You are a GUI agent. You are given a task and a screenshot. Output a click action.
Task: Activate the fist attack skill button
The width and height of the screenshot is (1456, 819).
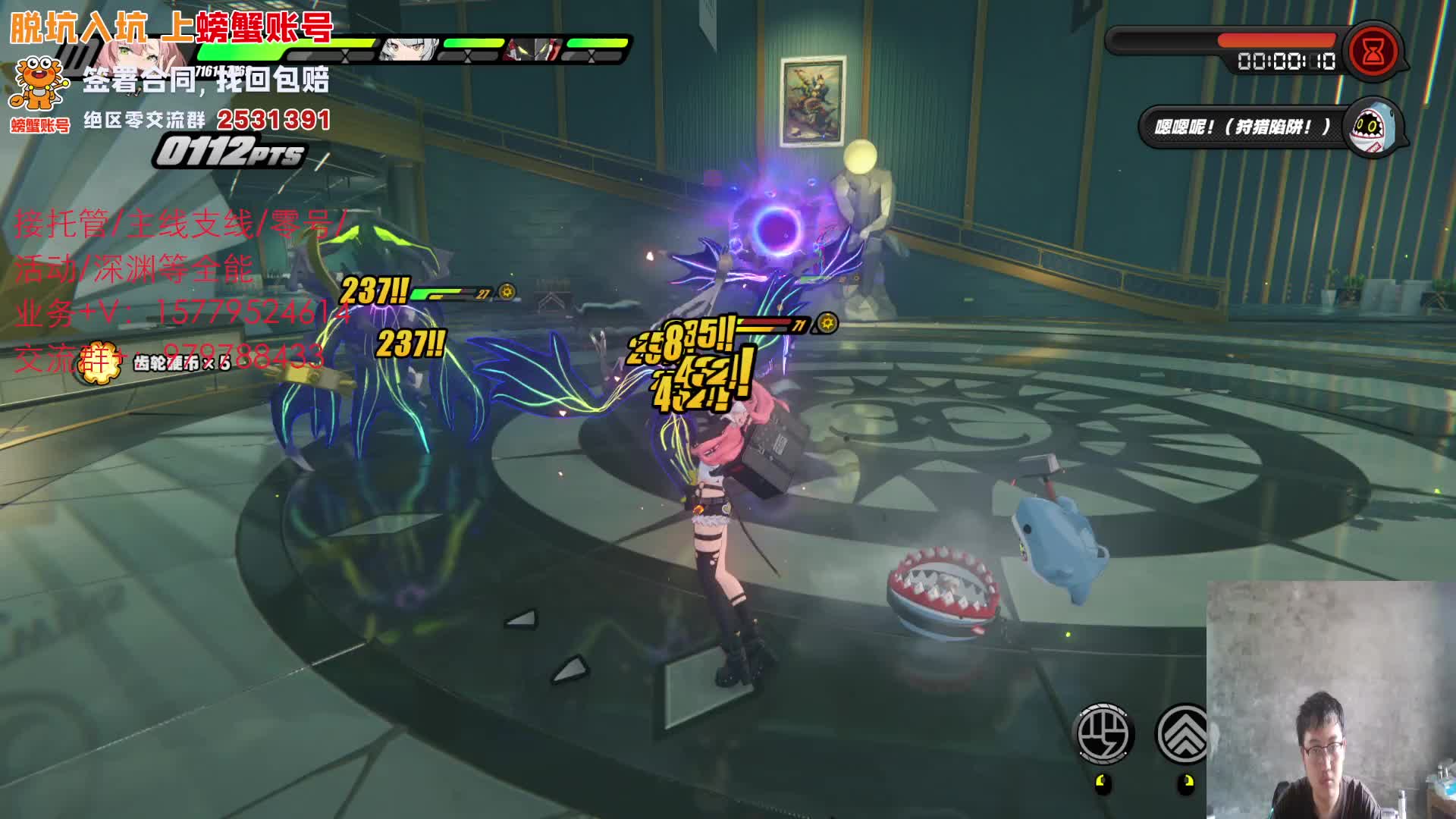1105,733
